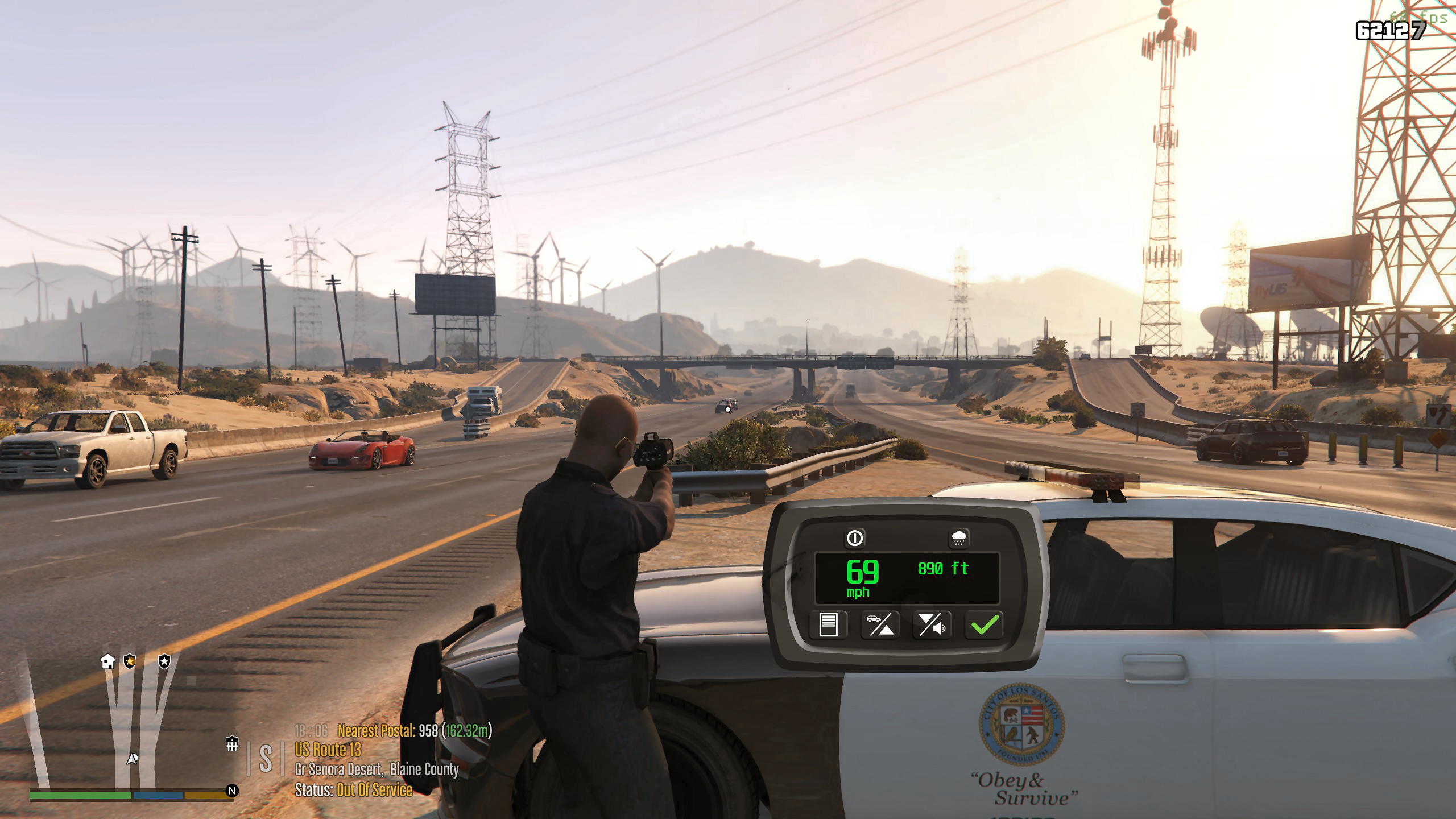Image resolution: width=1456 pixels, height=819 pixels.
Task: Toggle the lidar power button
Action: [x=855, y=538]
